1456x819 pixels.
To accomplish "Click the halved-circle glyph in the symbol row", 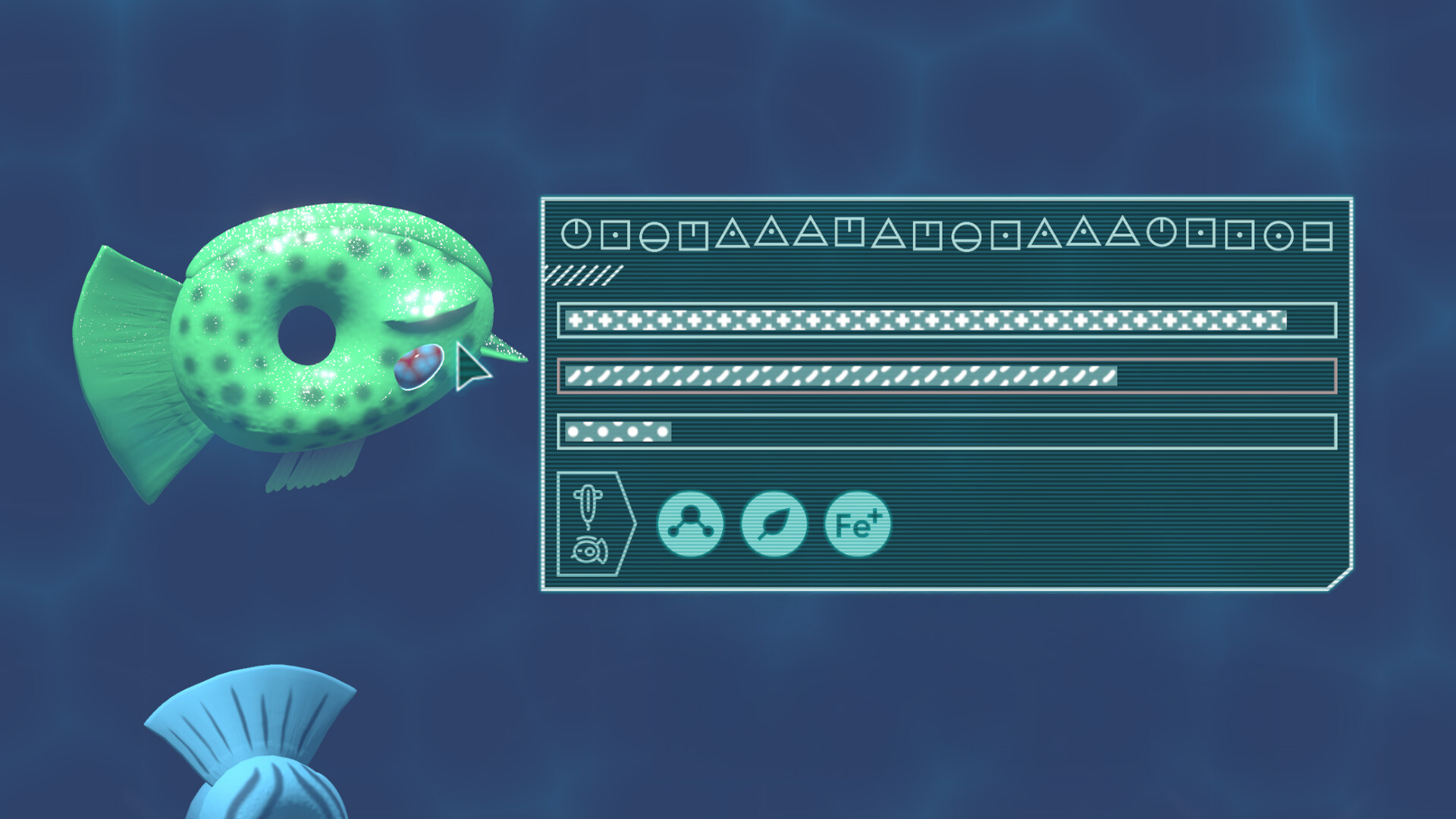I will (653, 237).
